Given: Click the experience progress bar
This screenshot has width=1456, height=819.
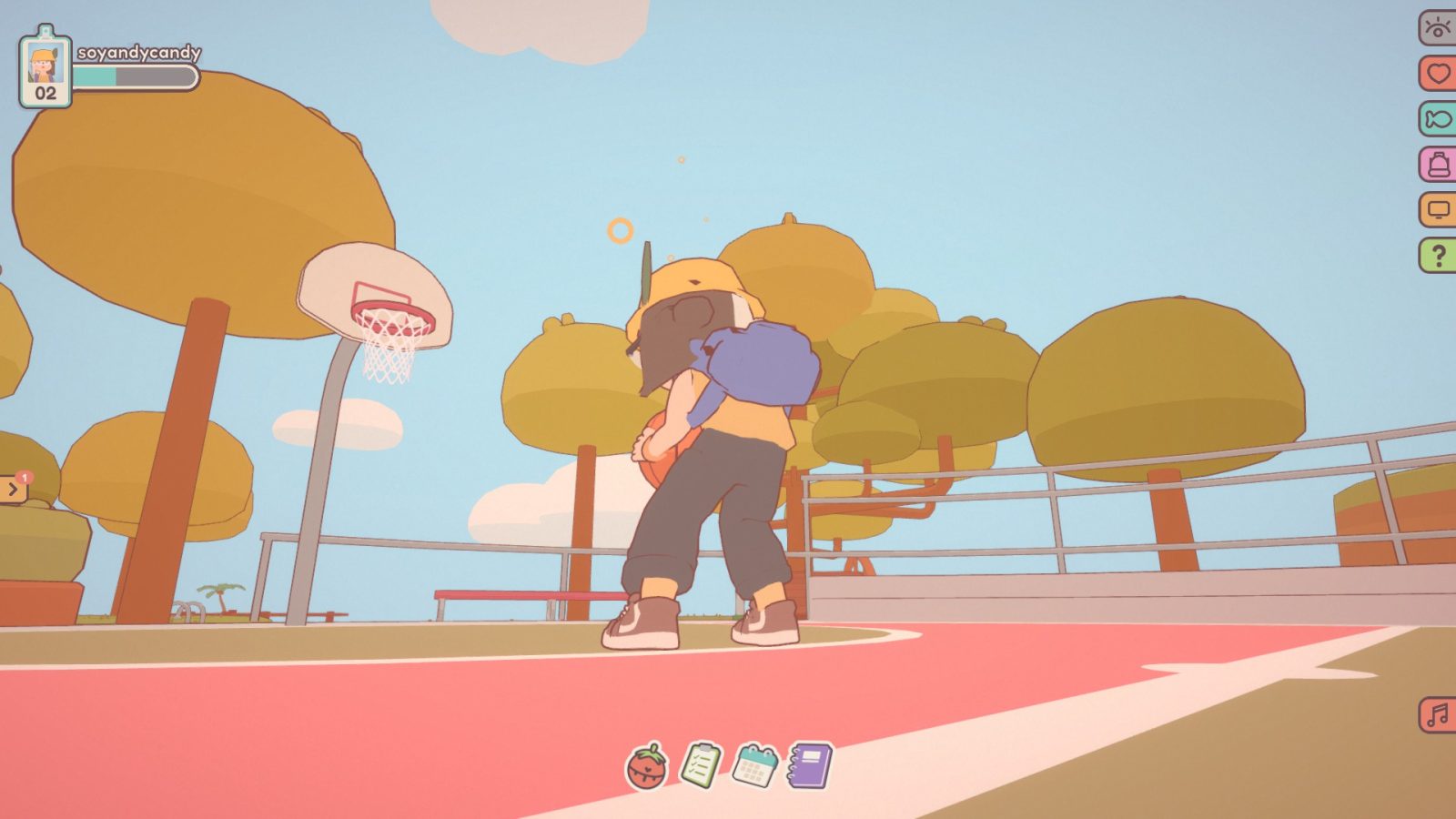Looking at the screenshot, I should pos(134,77).
